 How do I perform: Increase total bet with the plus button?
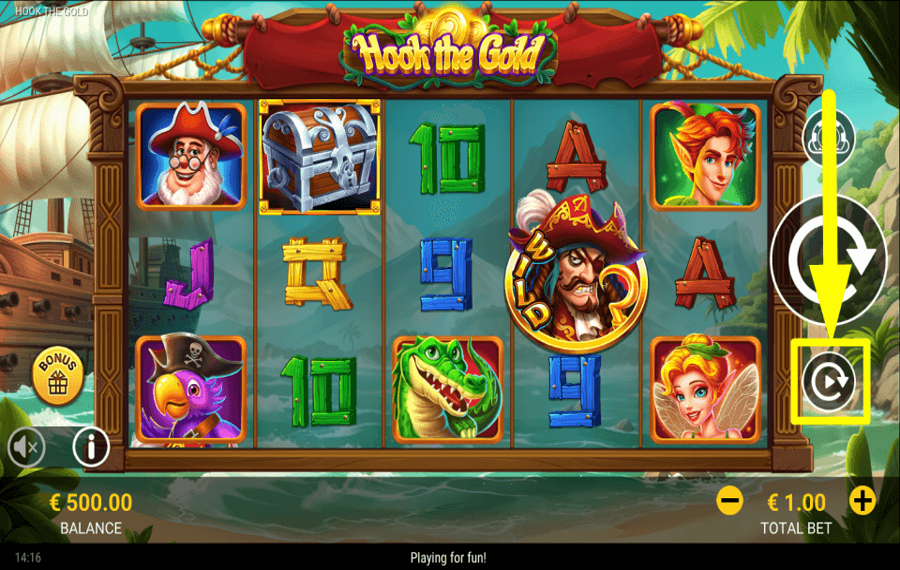click(862, 501)
